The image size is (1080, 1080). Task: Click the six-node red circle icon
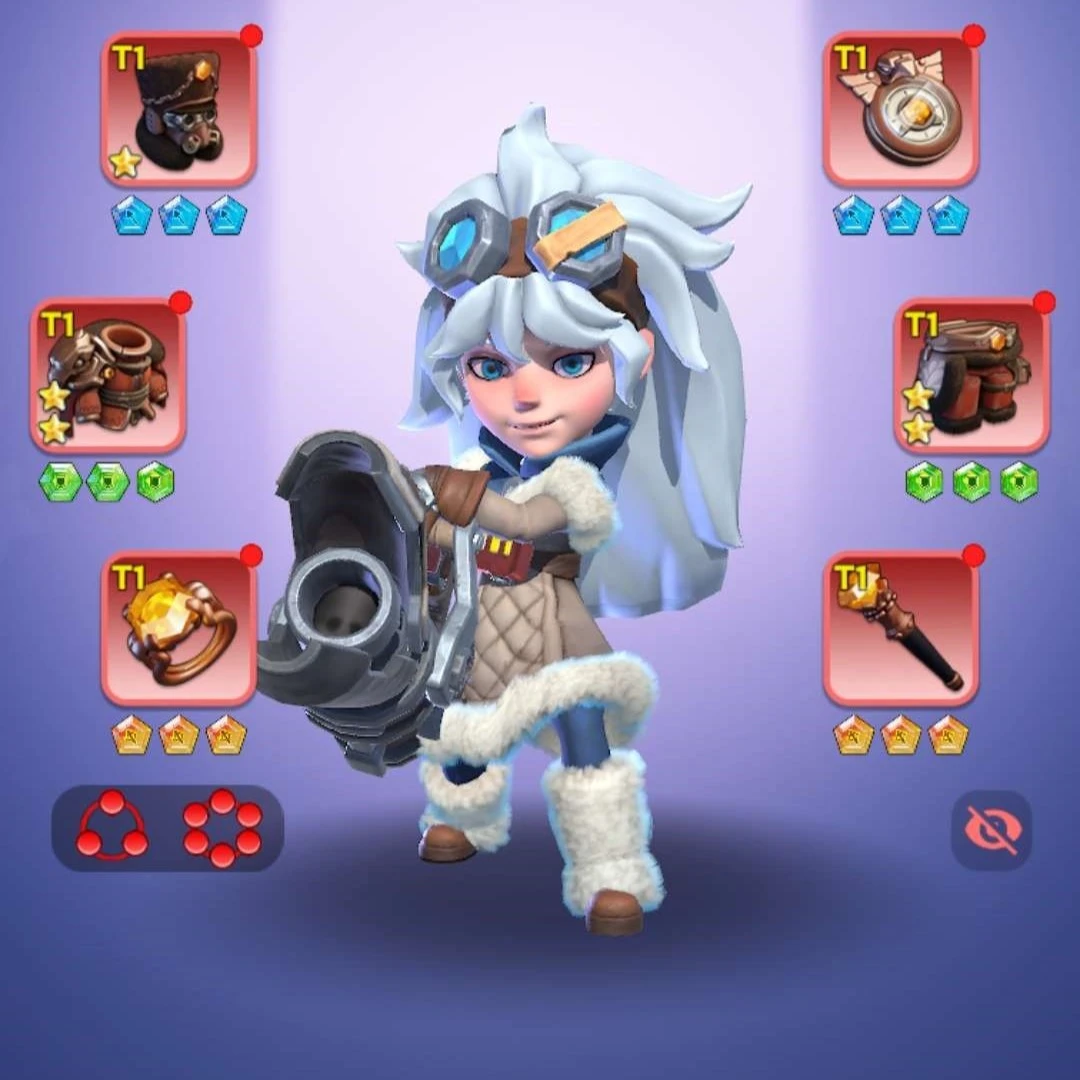tap(222, 828)
